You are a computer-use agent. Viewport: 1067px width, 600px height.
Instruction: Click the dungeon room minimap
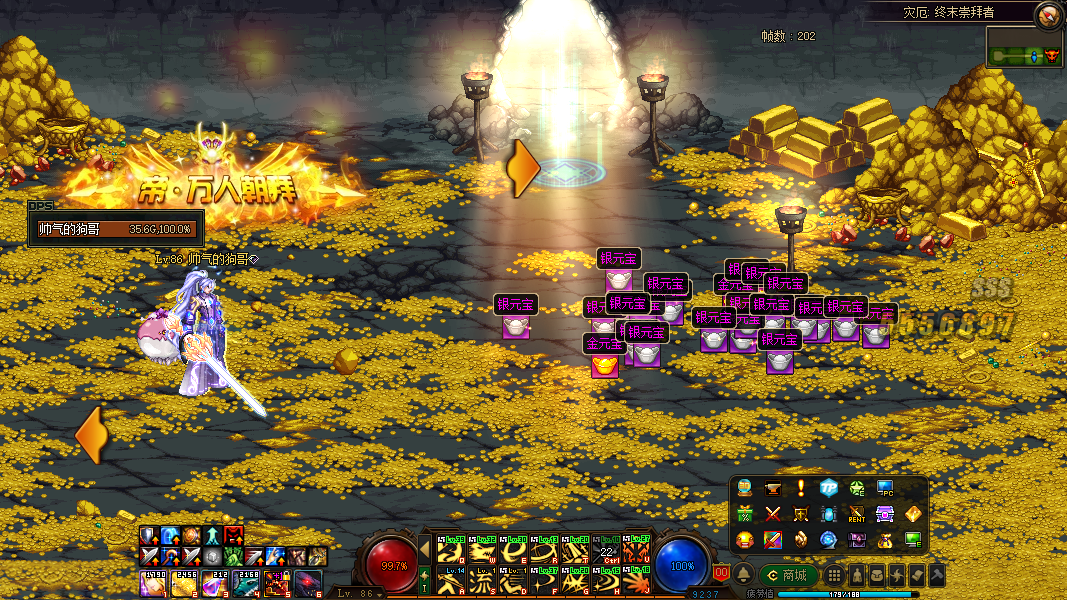click(1024, 48)
